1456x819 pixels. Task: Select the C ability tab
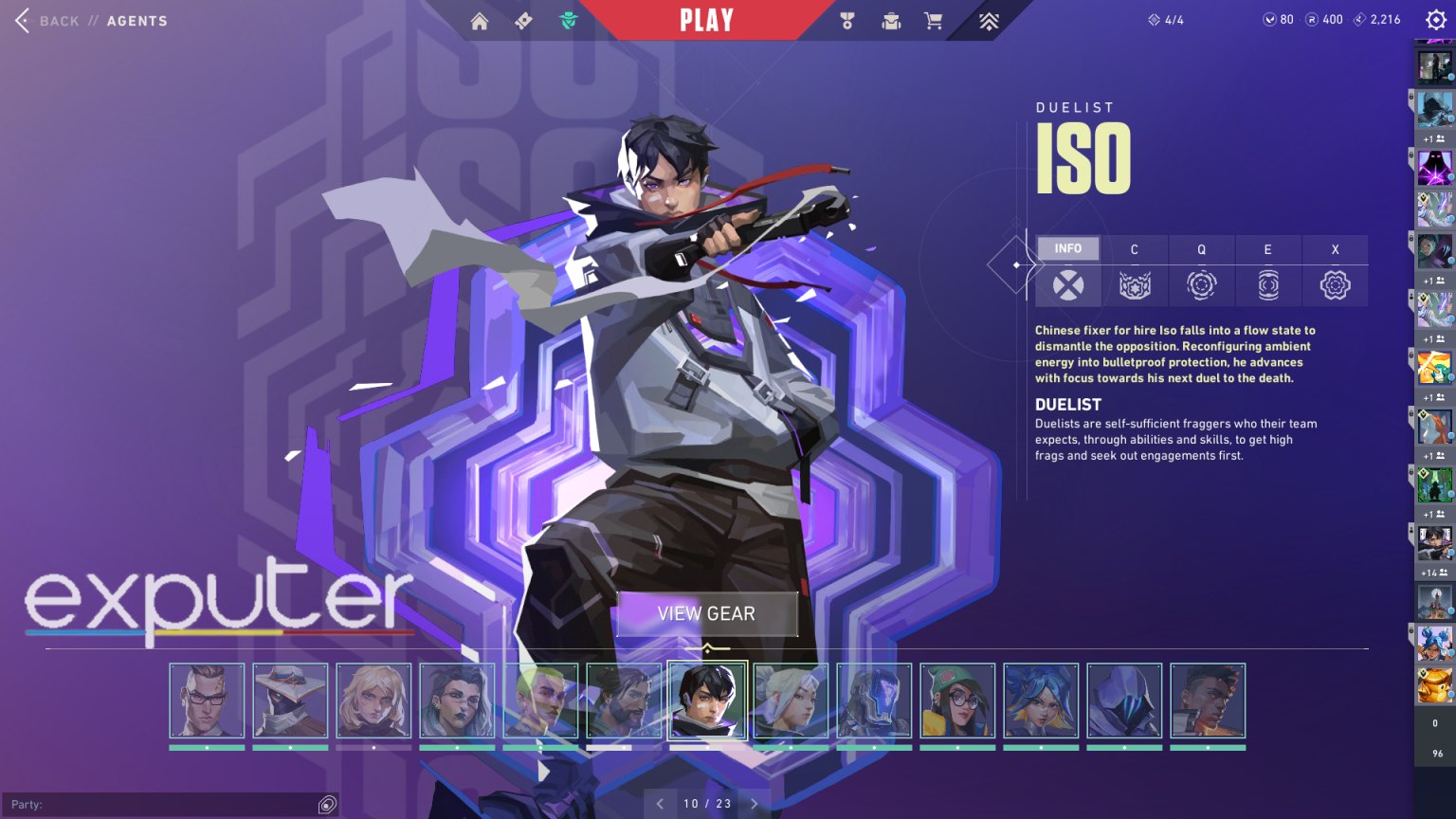1135,248
